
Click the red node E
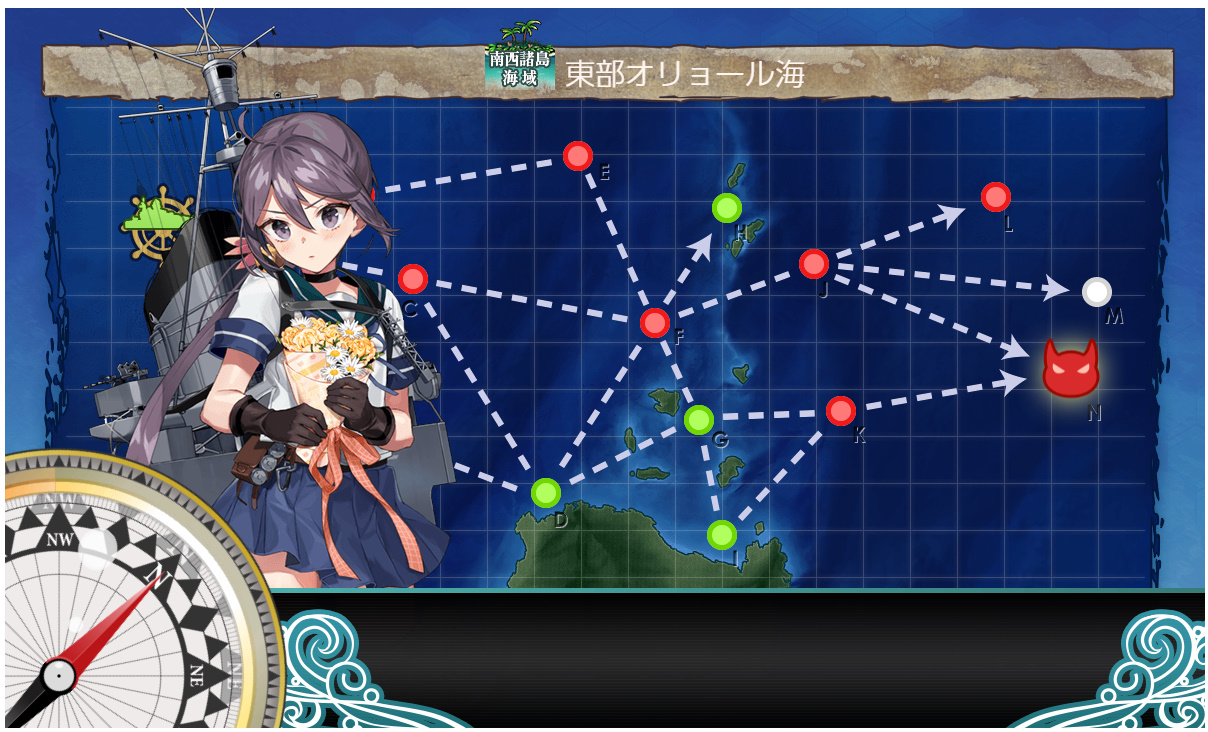(x=578, y=157)
